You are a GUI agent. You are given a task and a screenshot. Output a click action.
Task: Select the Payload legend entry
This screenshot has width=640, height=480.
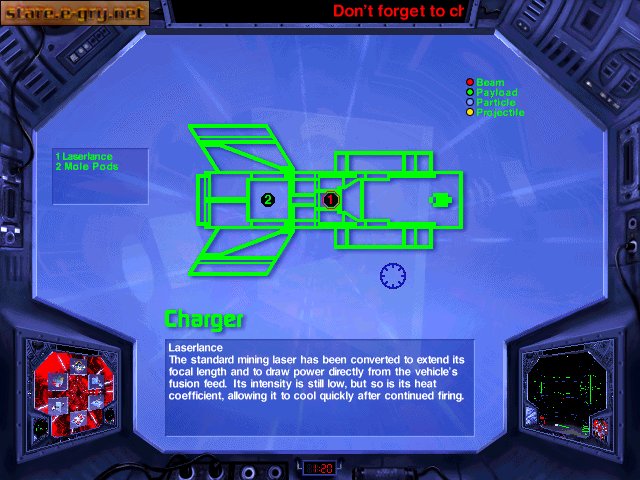[494, 93]
